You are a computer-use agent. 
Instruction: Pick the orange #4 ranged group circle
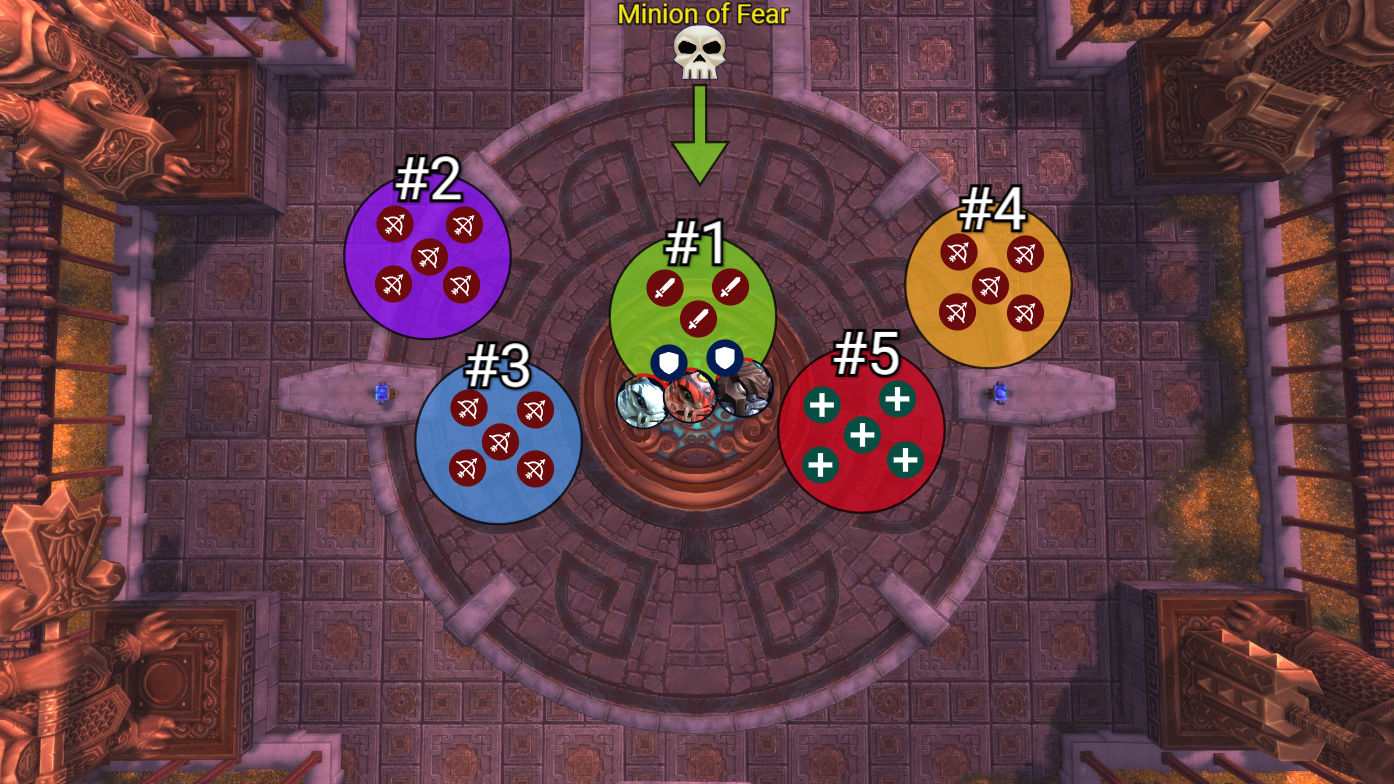pos(988,284)
